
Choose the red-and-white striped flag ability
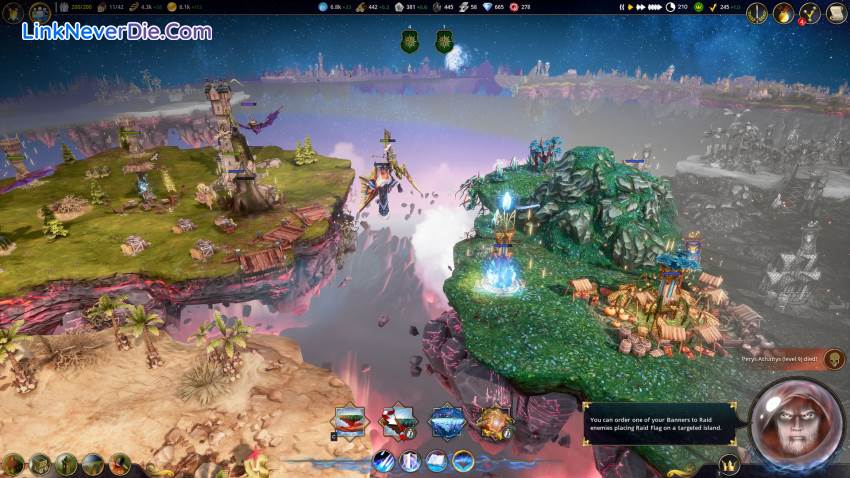(x=397, y=422)
